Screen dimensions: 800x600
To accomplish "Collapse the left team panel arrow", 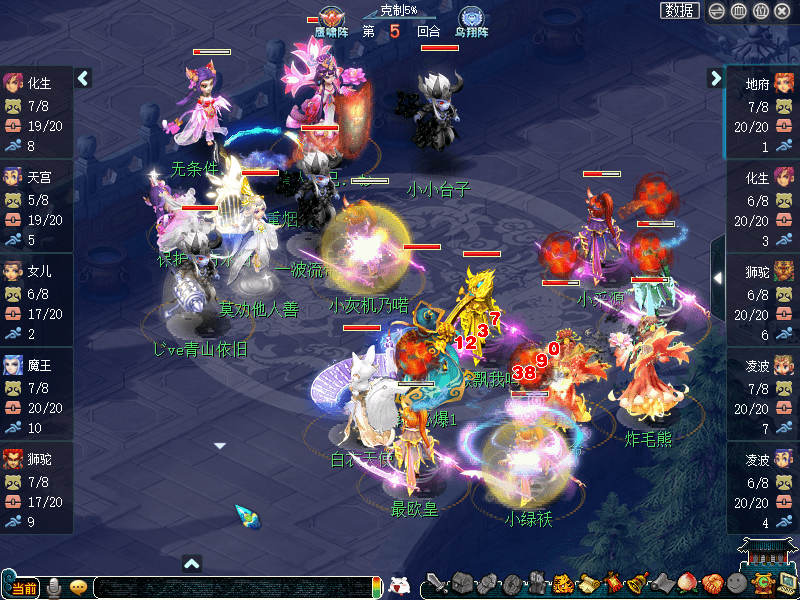I will coord(83,78).
